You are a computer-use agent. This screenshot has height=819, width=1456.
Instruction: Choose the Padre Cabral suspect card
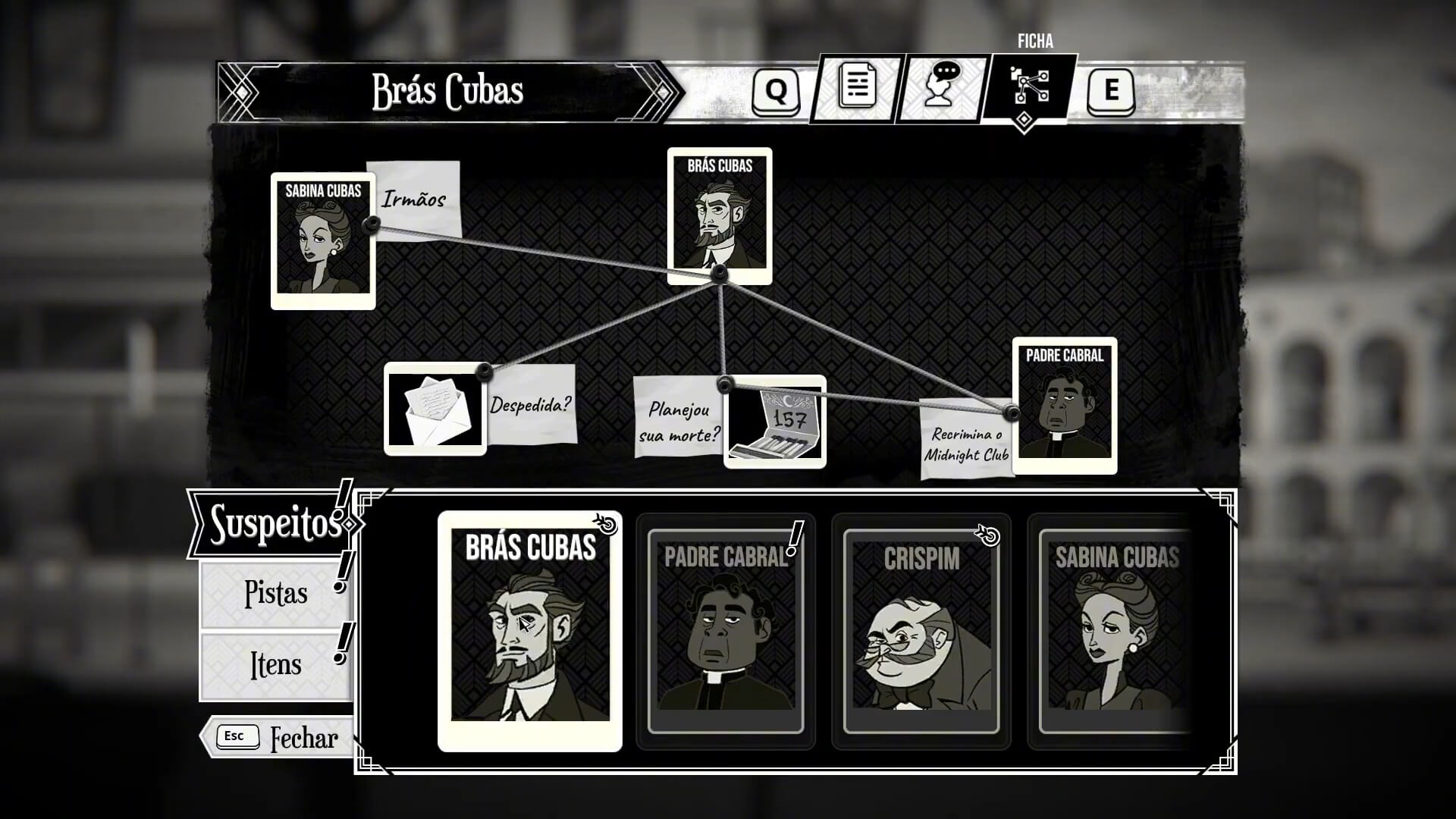pos(725,631)
